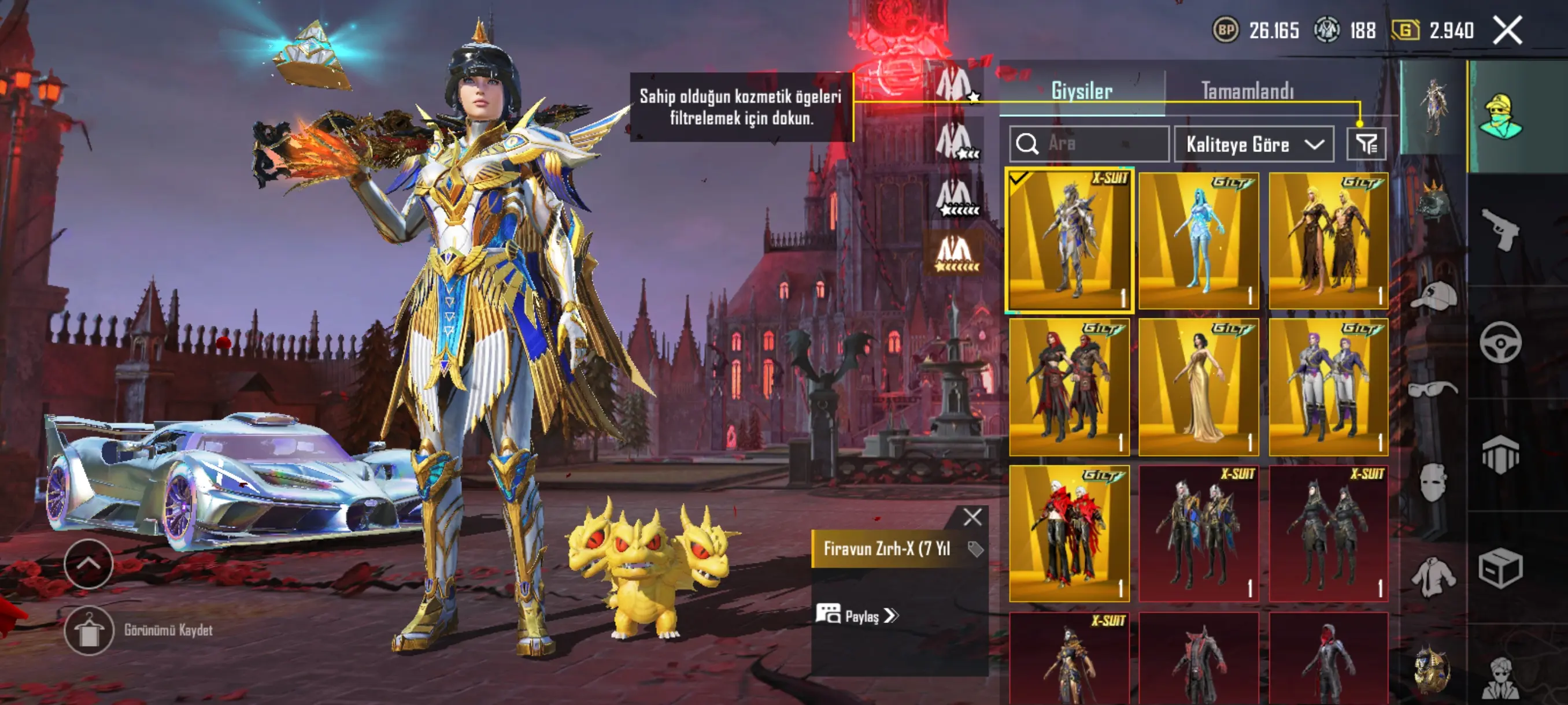Select the baseball cap headwear category

tap(1433, 296)
